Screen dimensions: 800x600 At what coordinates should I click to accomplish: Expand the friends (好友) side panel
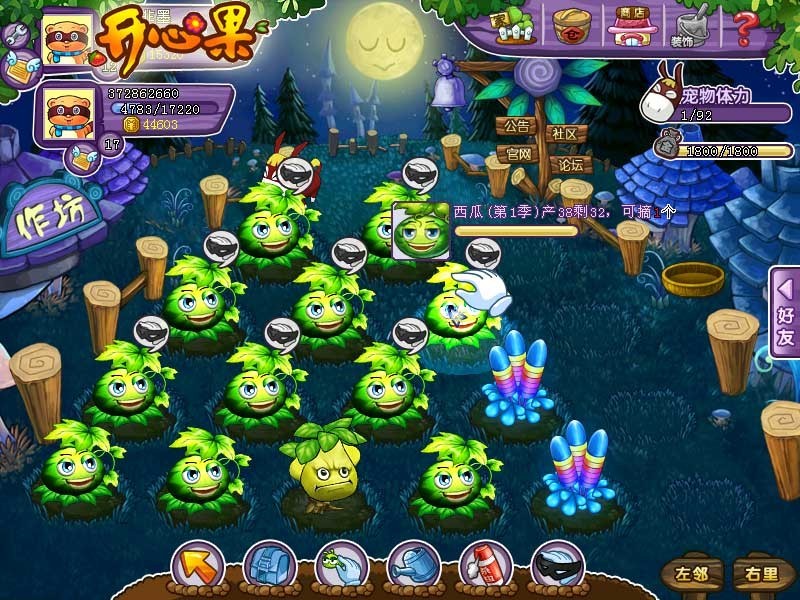[x=785, y=312]
